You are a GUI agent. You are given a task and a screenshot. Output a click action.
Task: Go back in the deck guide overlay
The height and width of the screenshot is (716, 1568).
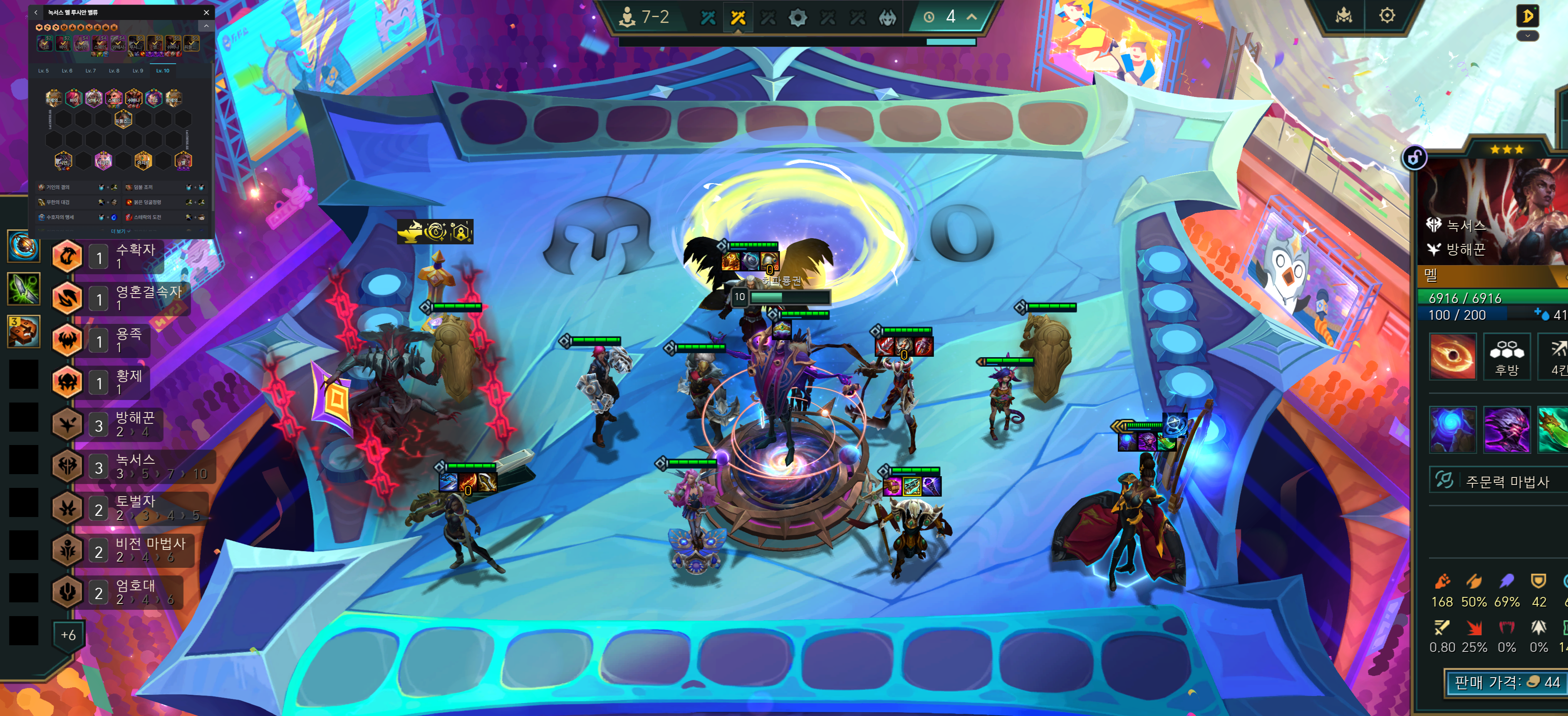point(36,12)
